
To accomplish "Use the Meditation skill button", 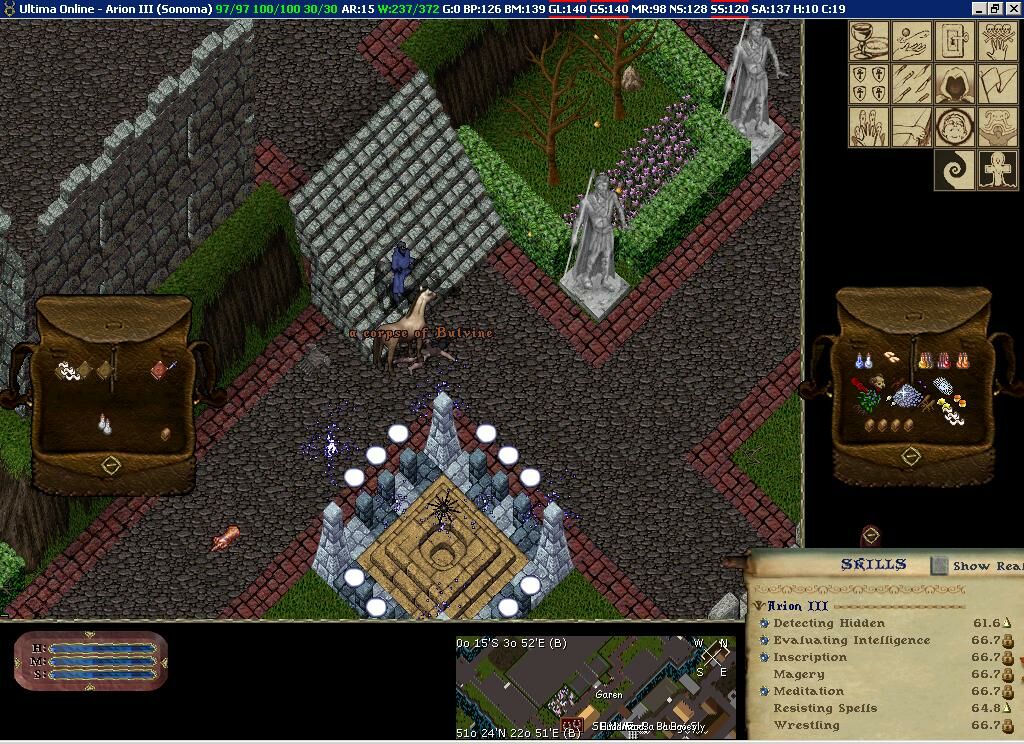I will pos(765,691).
